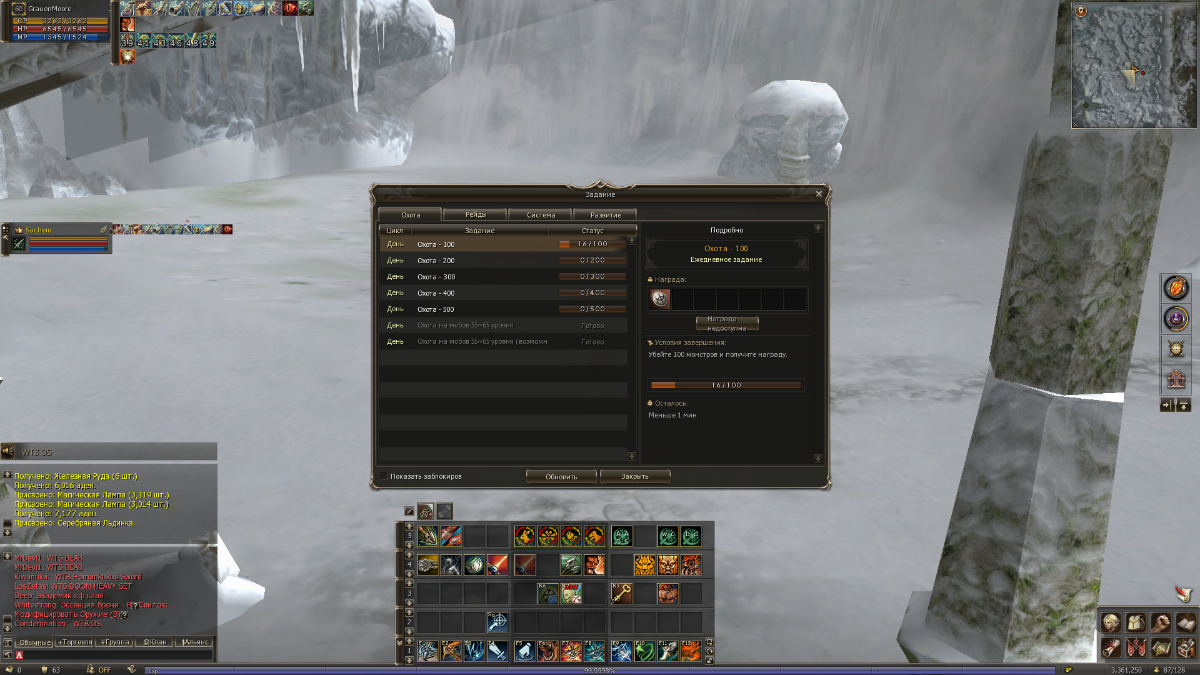Click the Награда недоступна reward button
The image size is (1200, 675).
(x=727, y=323)
